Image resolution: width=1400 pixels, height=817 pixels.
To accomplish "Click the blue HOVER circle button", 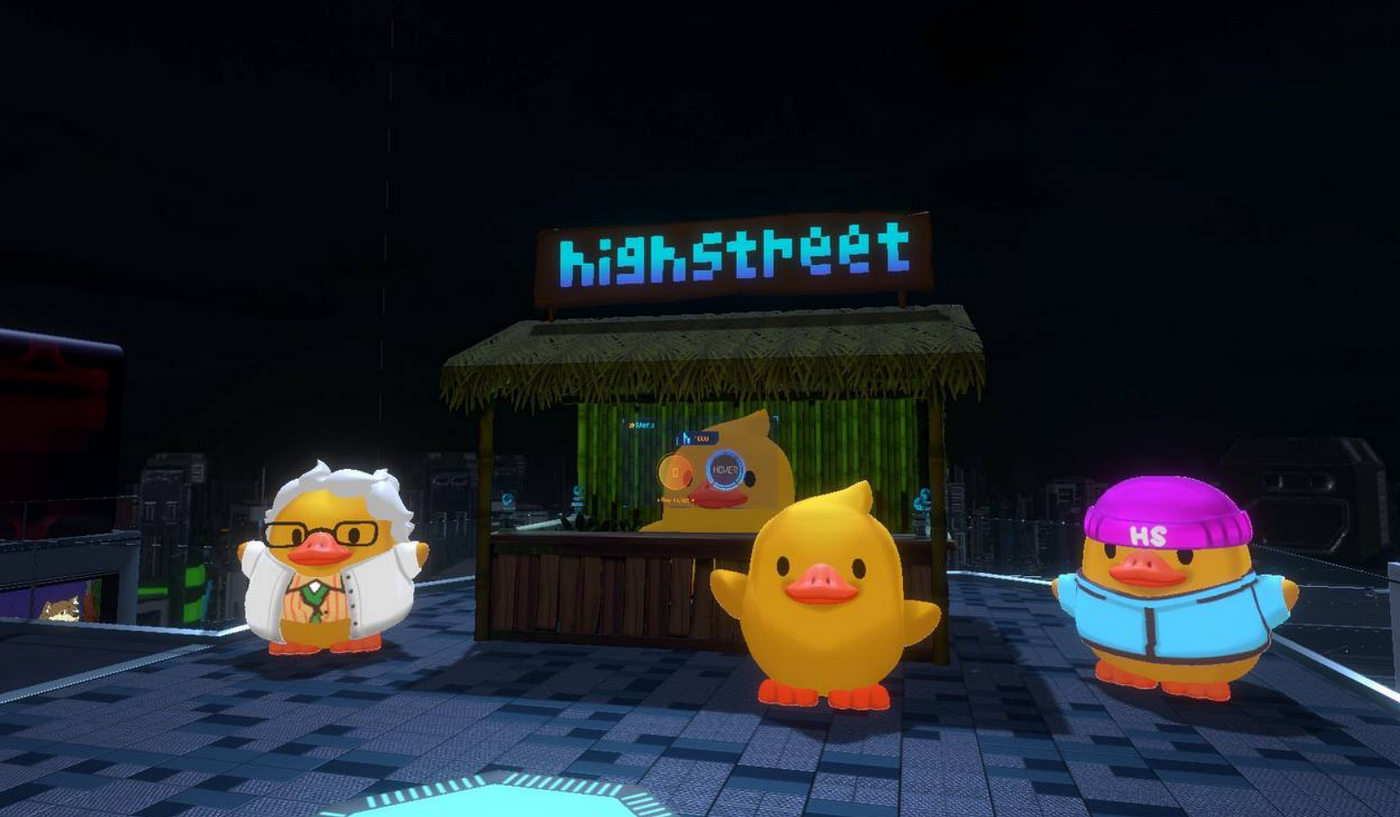I will tap(725, 469).
